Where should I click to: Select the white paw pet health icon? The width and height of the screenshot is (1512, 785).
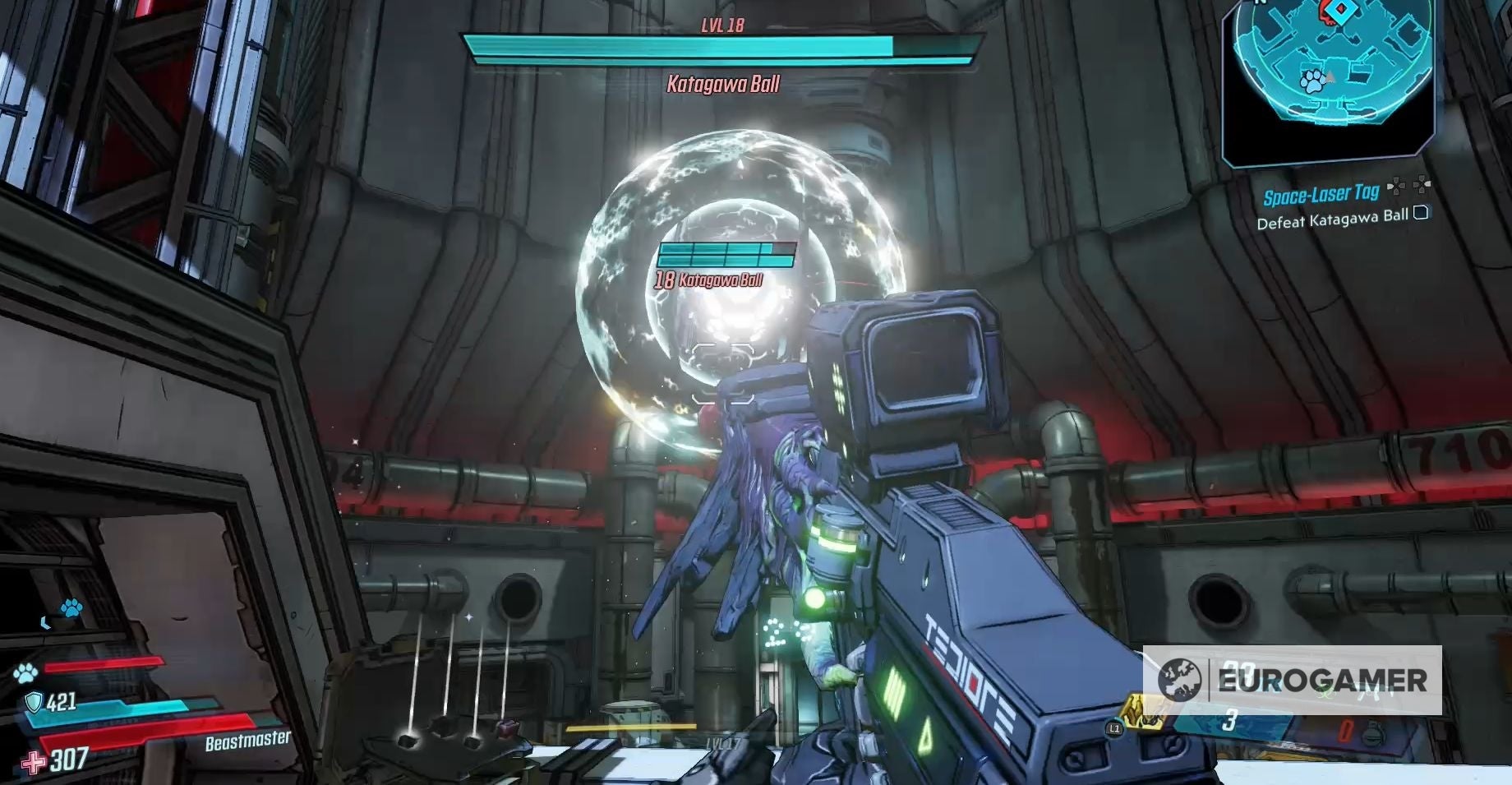coord(25,673)
